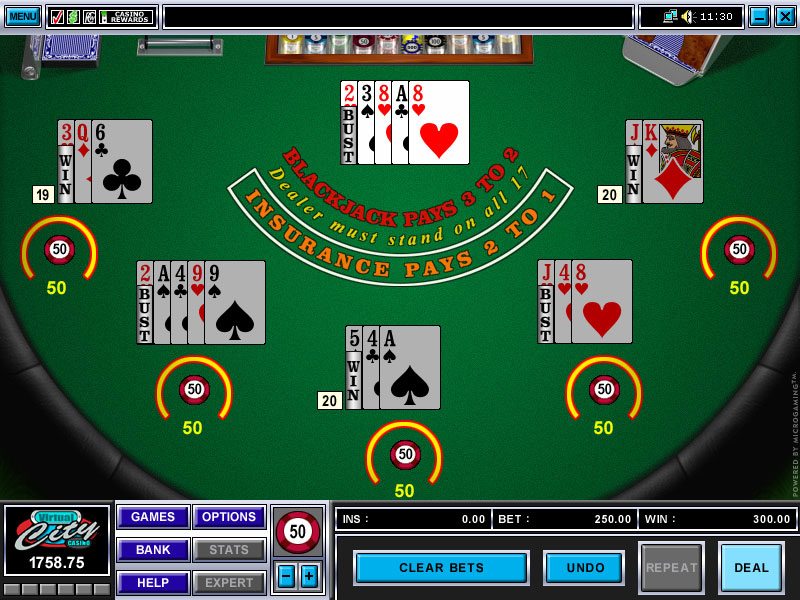Undo the last bet
The height and width of the screenshot is (600, 800).
coord(585,568)
